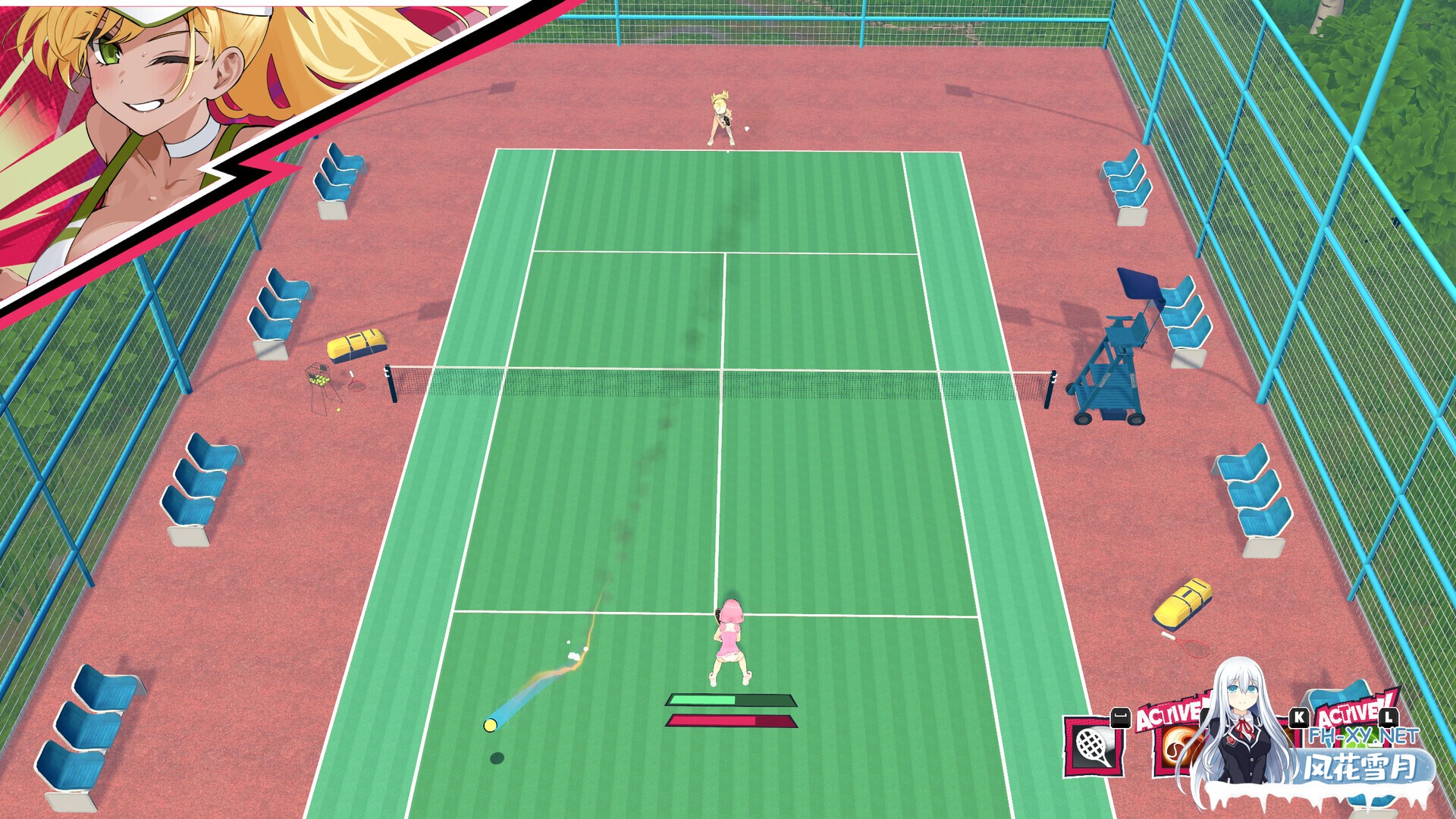Click the I keybind badge above racket skill
The image size is (1456, 819).
point(1120,718)
